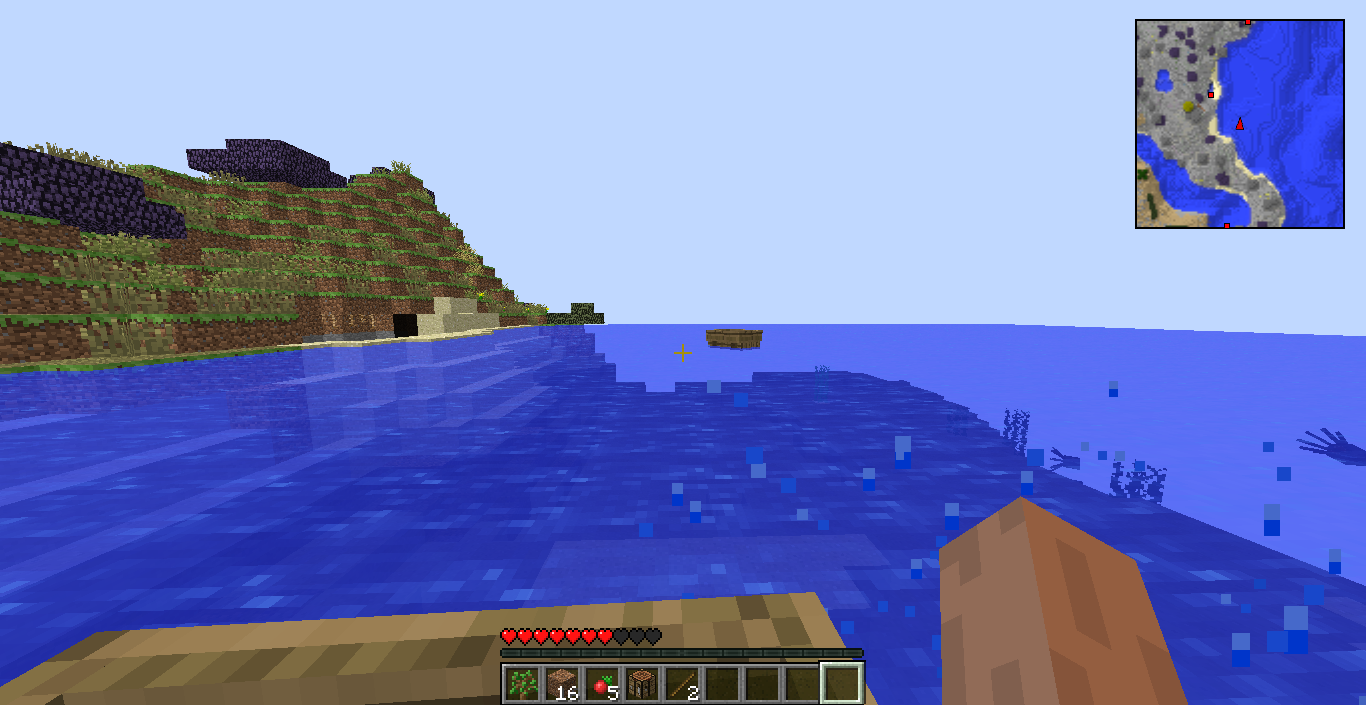Screen dimensions: 1366x705
Task: Select the dirt block stack of 16
Action: coord(562,684)
